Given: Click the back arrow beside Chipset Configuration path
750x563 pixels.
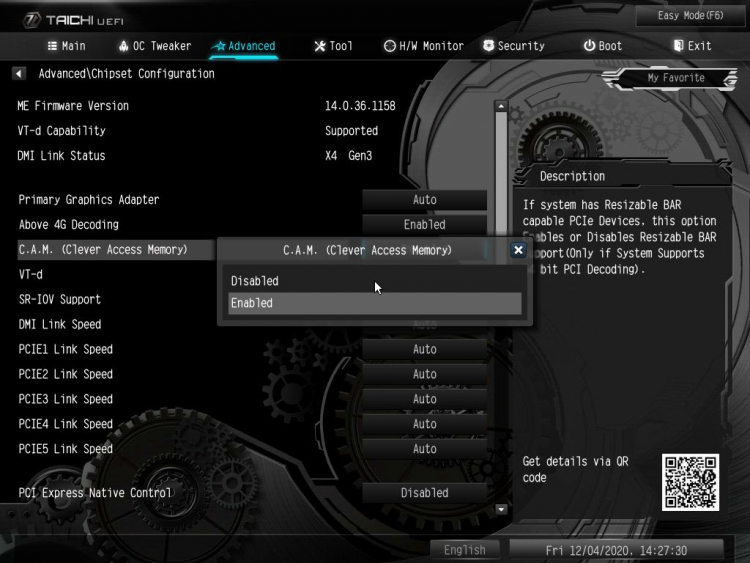Looking at the screenshot, I should tap(19, 74).
